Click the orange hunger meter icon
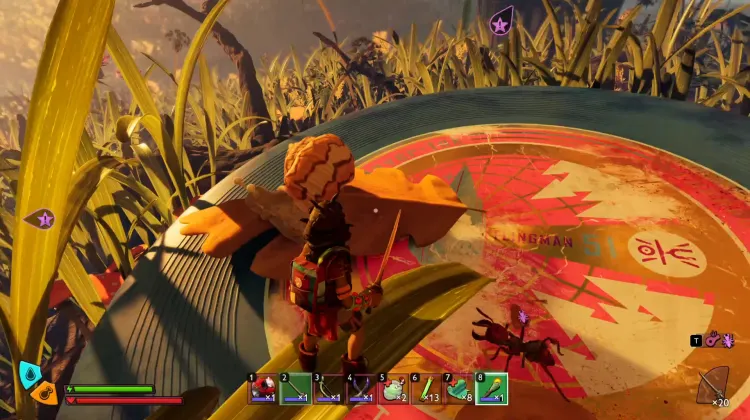The height and width of the screenshot is (420, 750). tap(46, 394)
